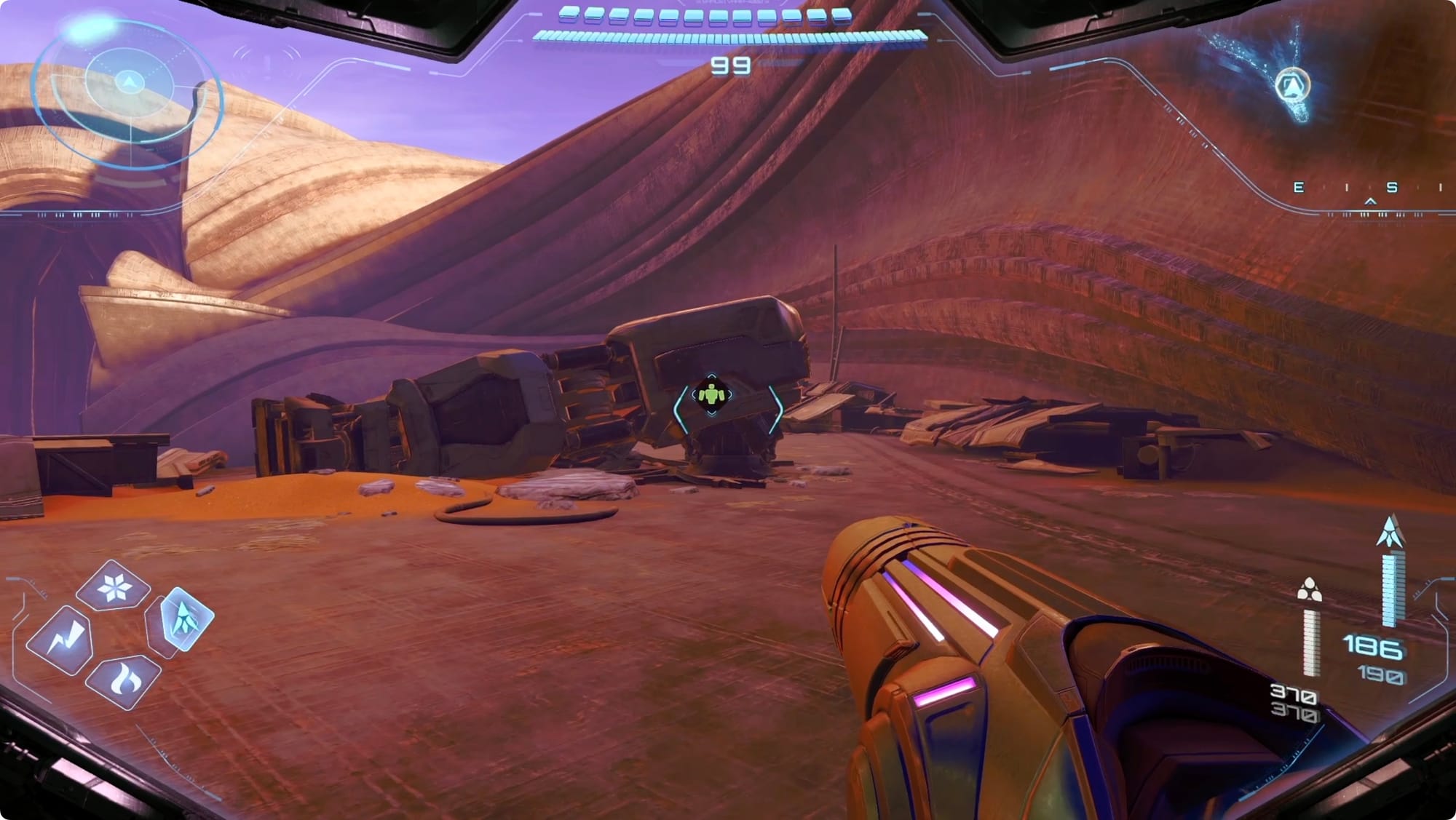This screenshot has height=820, width=1456.
Task: Select the ice snowflake shot slot
Action: click(x=114, y=587)
